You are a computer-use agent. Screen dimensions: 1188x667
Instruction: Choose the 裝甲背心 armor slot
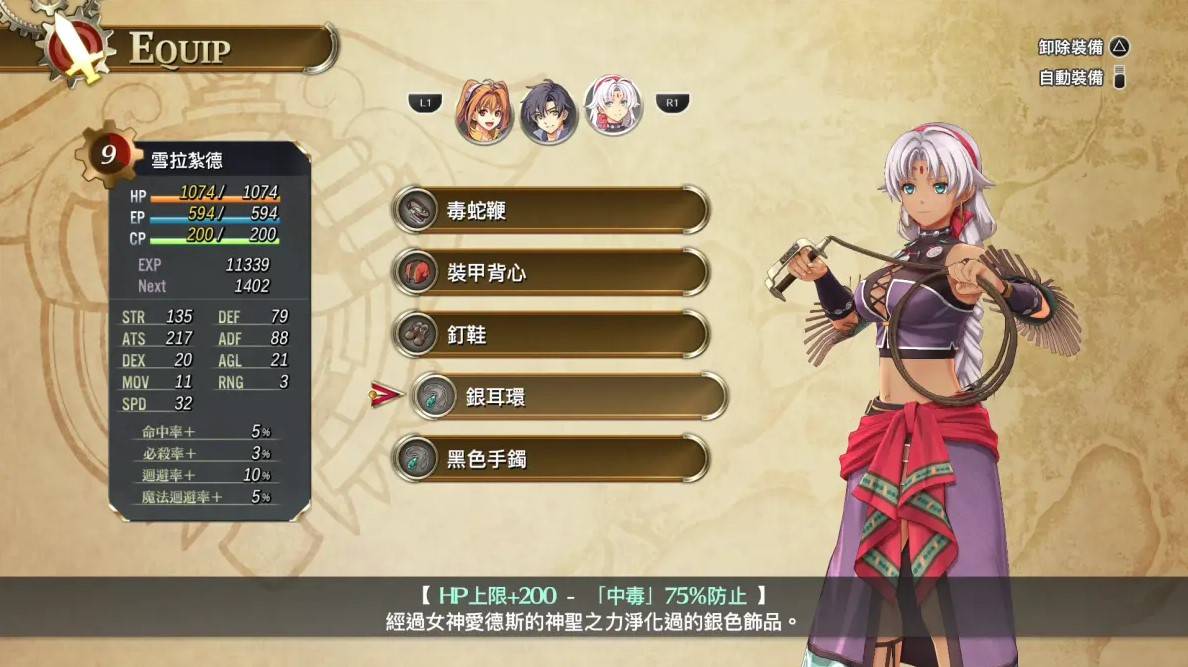(x=550, y=272)
